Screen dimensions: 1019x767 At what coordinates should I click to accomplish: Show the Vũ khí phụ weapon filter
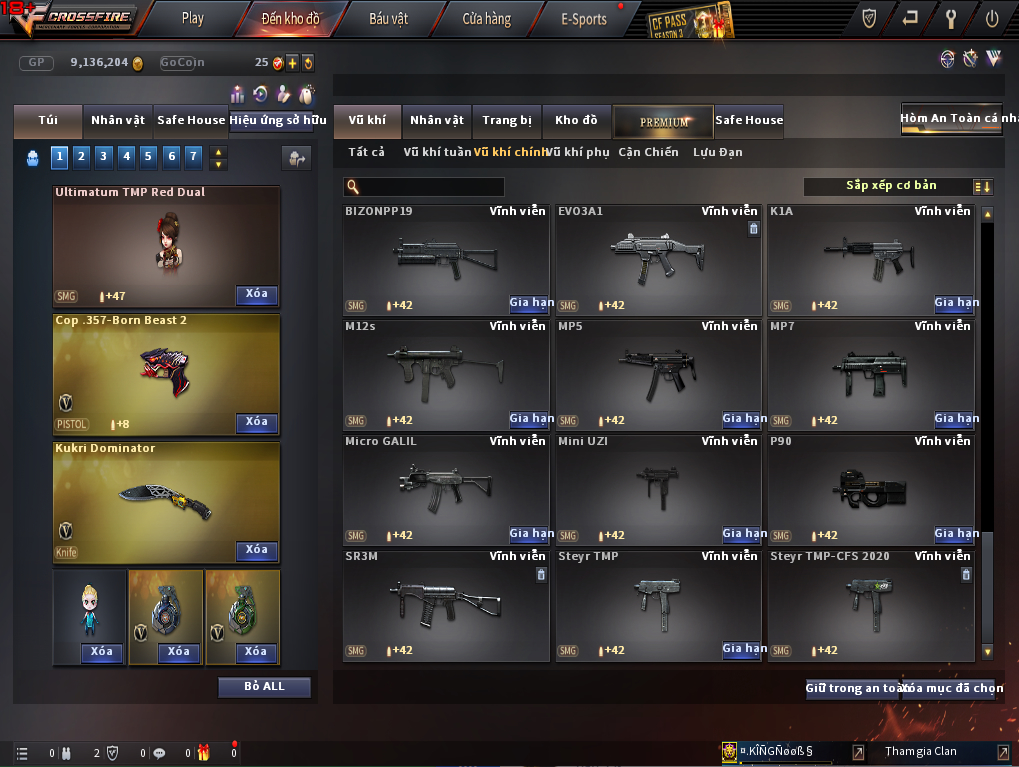578,152
